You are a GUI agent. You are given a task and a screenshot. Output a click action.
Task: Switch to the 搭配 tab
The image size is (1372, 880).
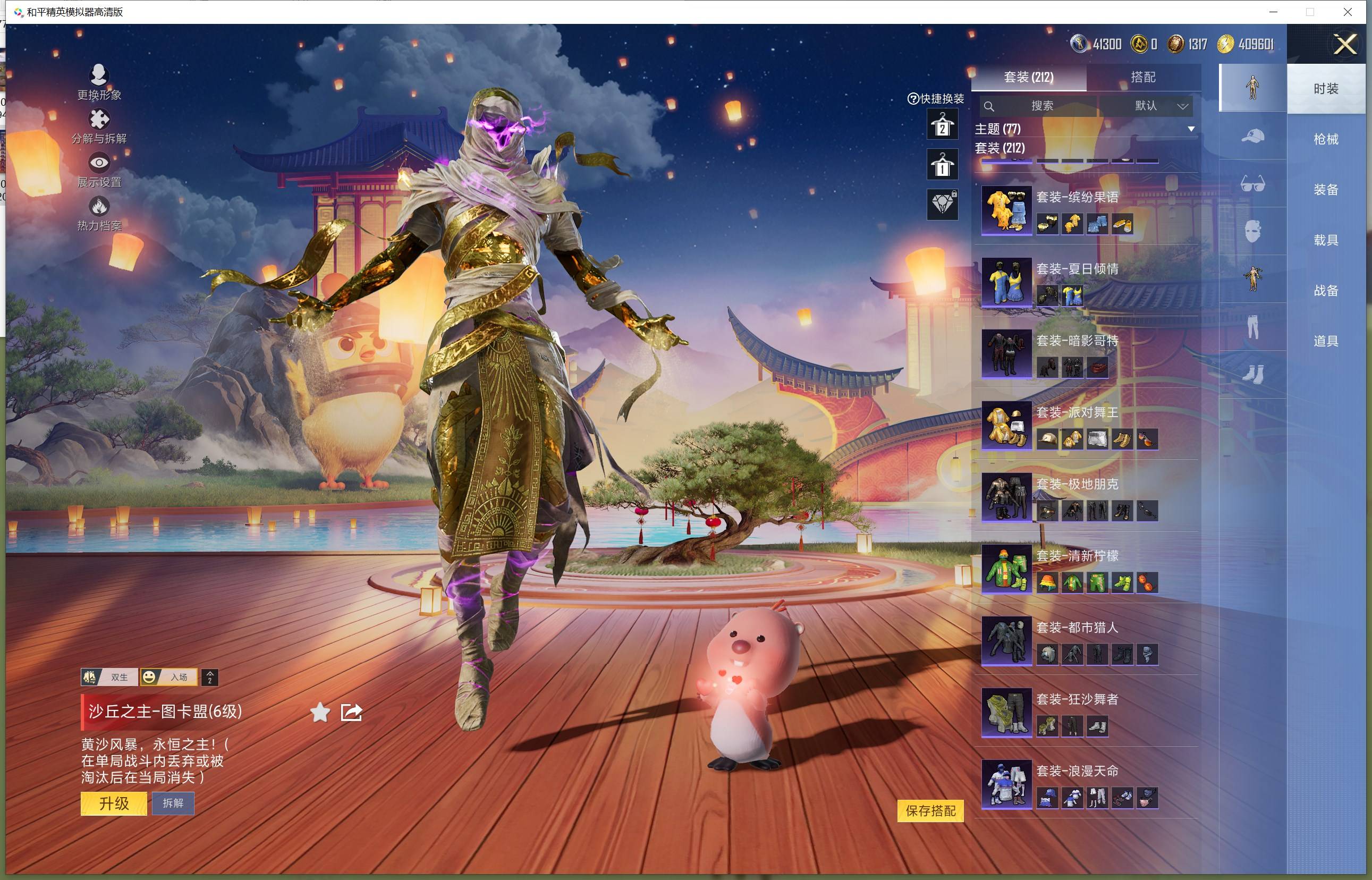point(1143,77)
